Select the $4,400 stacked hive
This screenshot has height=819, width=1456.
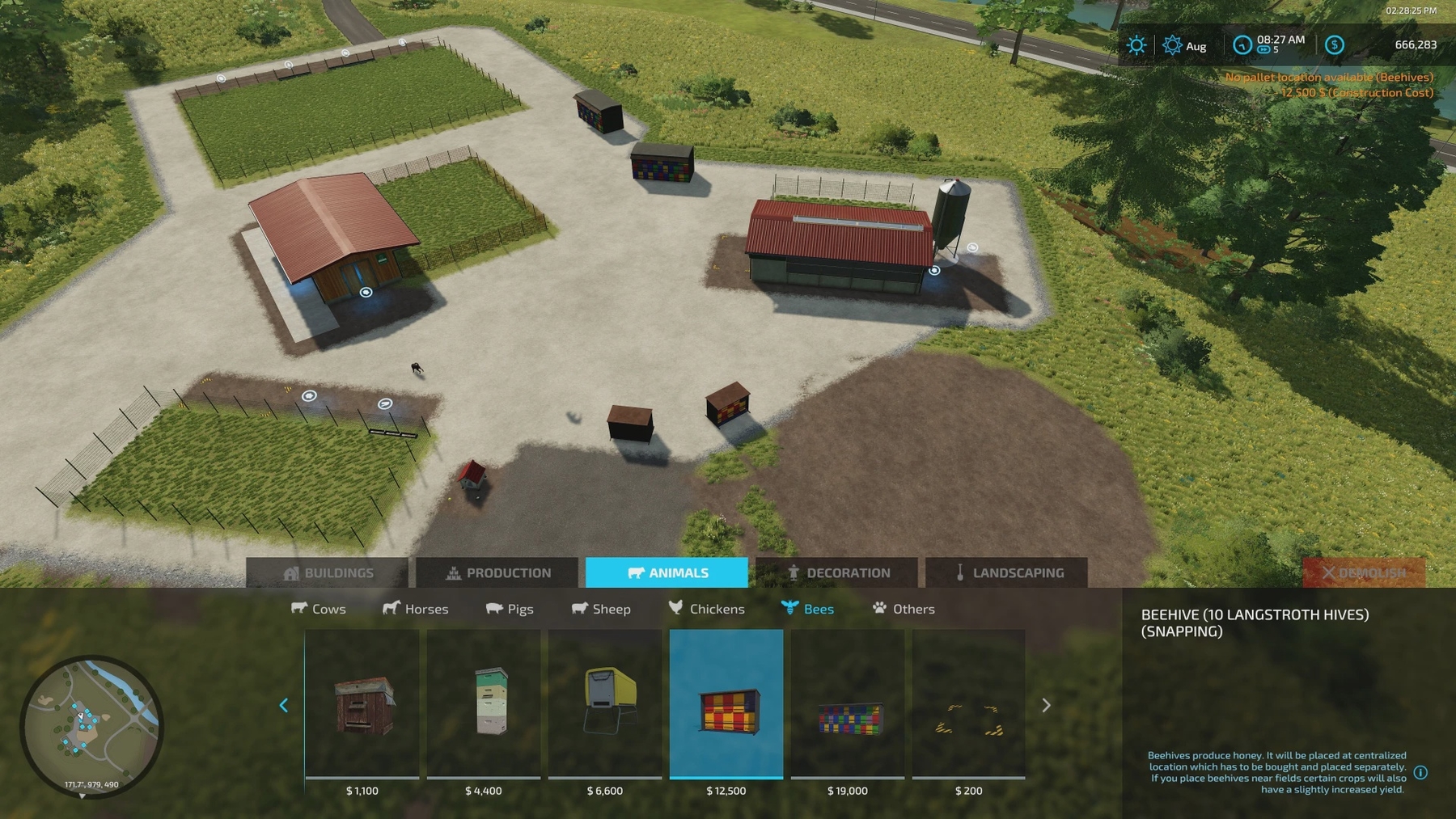click(484, 705)
